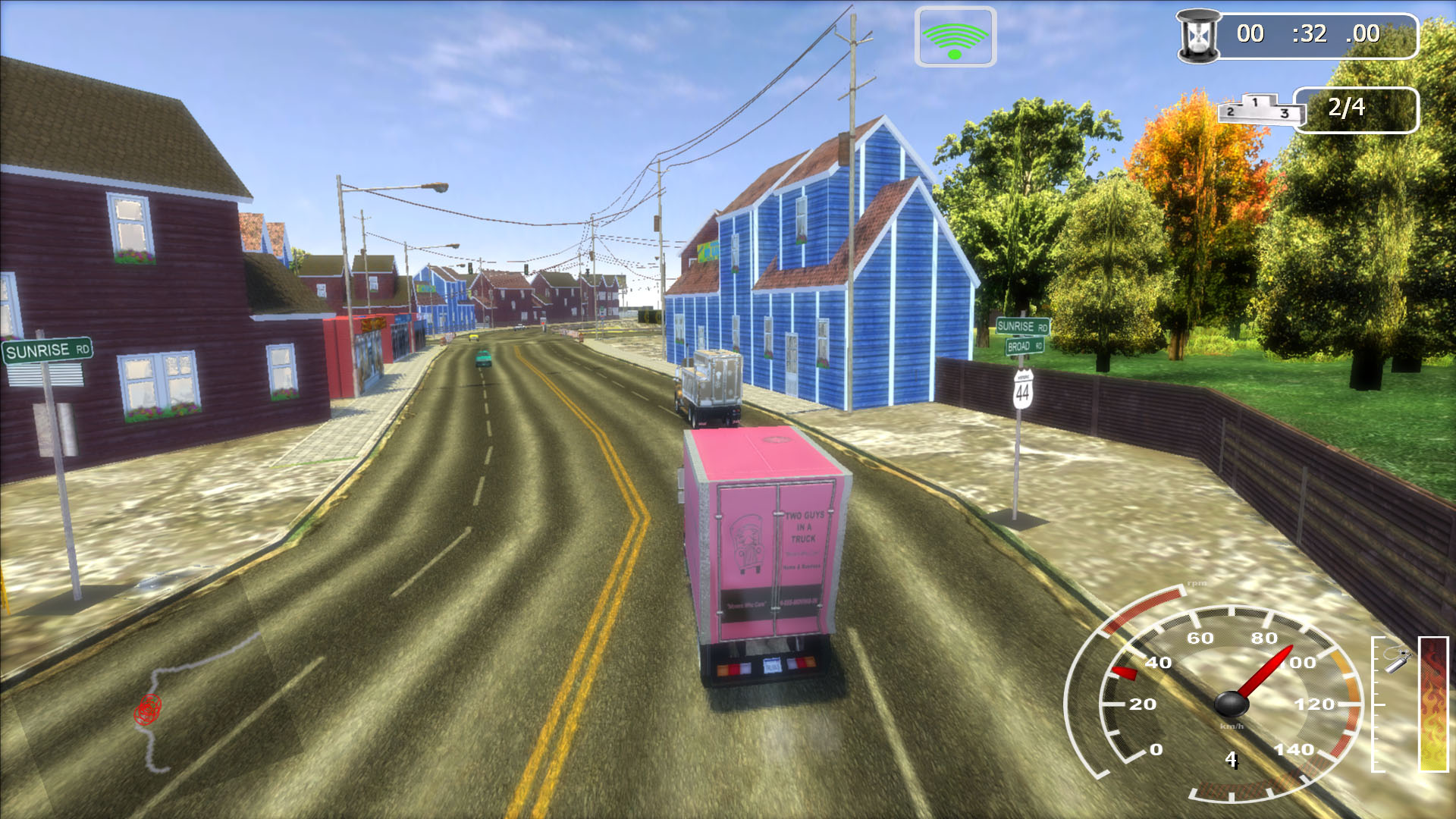The image size is (1456, 819).
Task: Select the podium race position icon
Action: click(1258, 108)
